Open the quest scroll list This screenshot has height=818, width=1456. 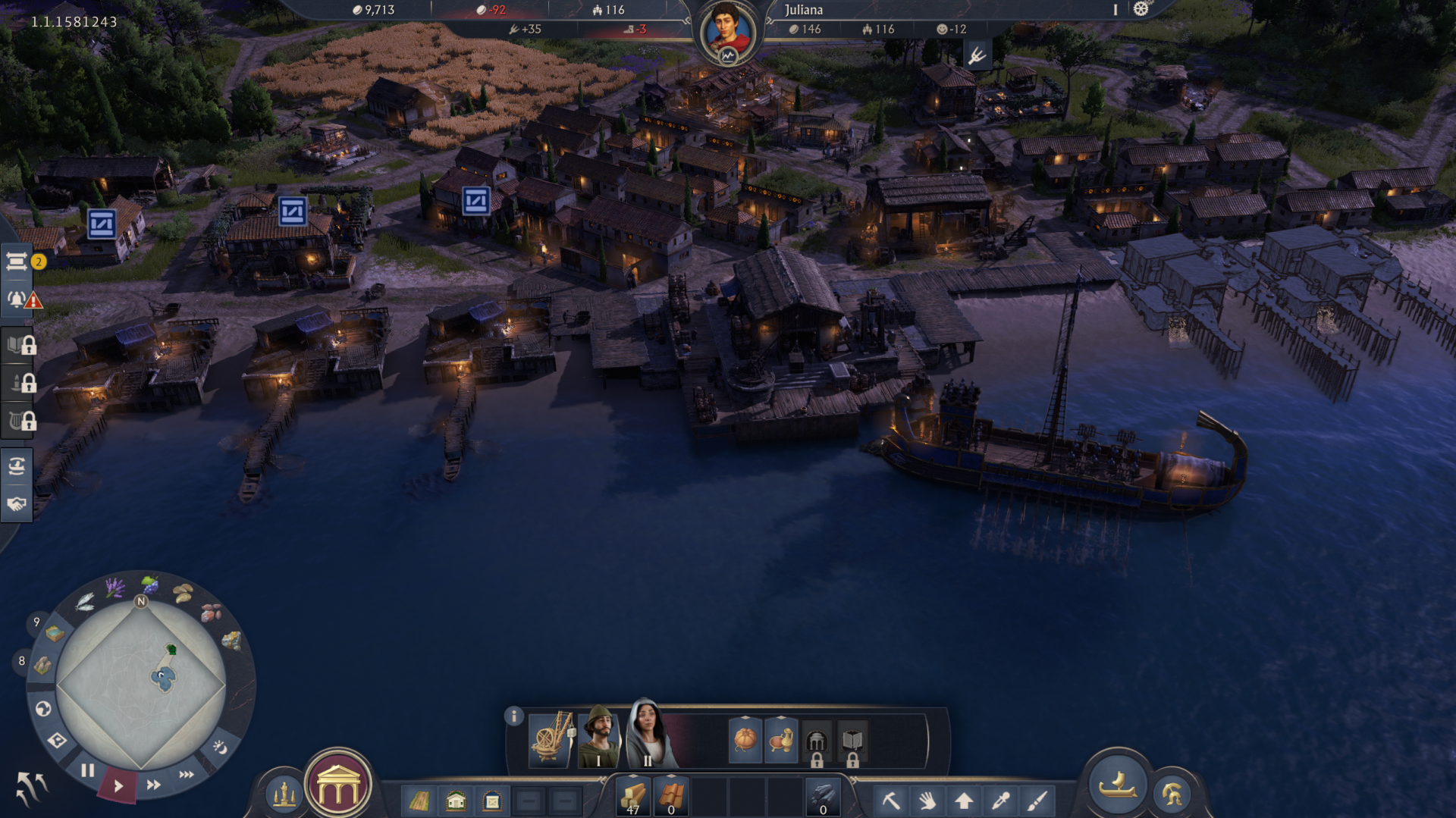17,262
